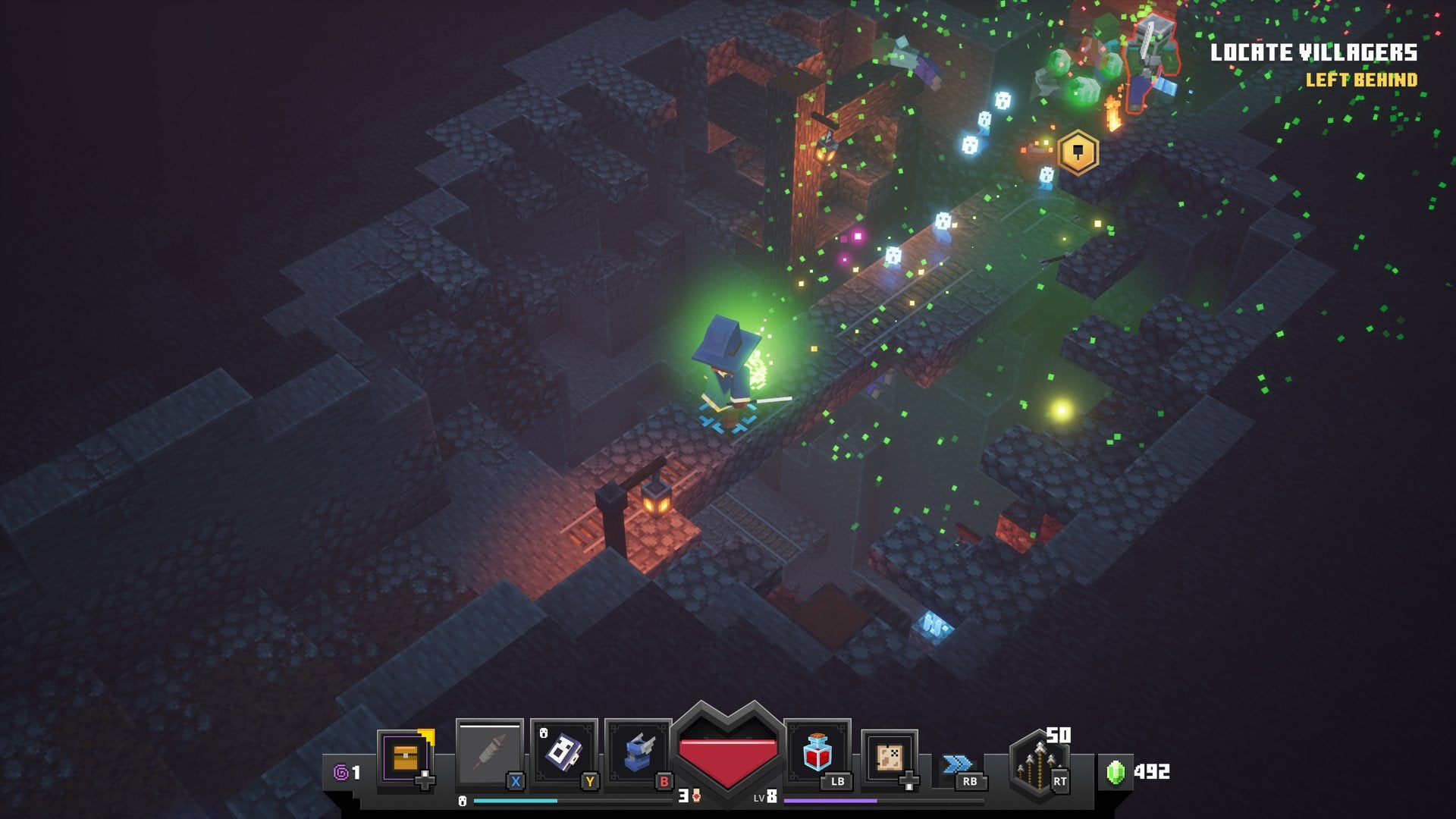This screenshot has width=1456, height=819.
Task: Activate the blue dodge roll arrows
Action: coord(957,764)
